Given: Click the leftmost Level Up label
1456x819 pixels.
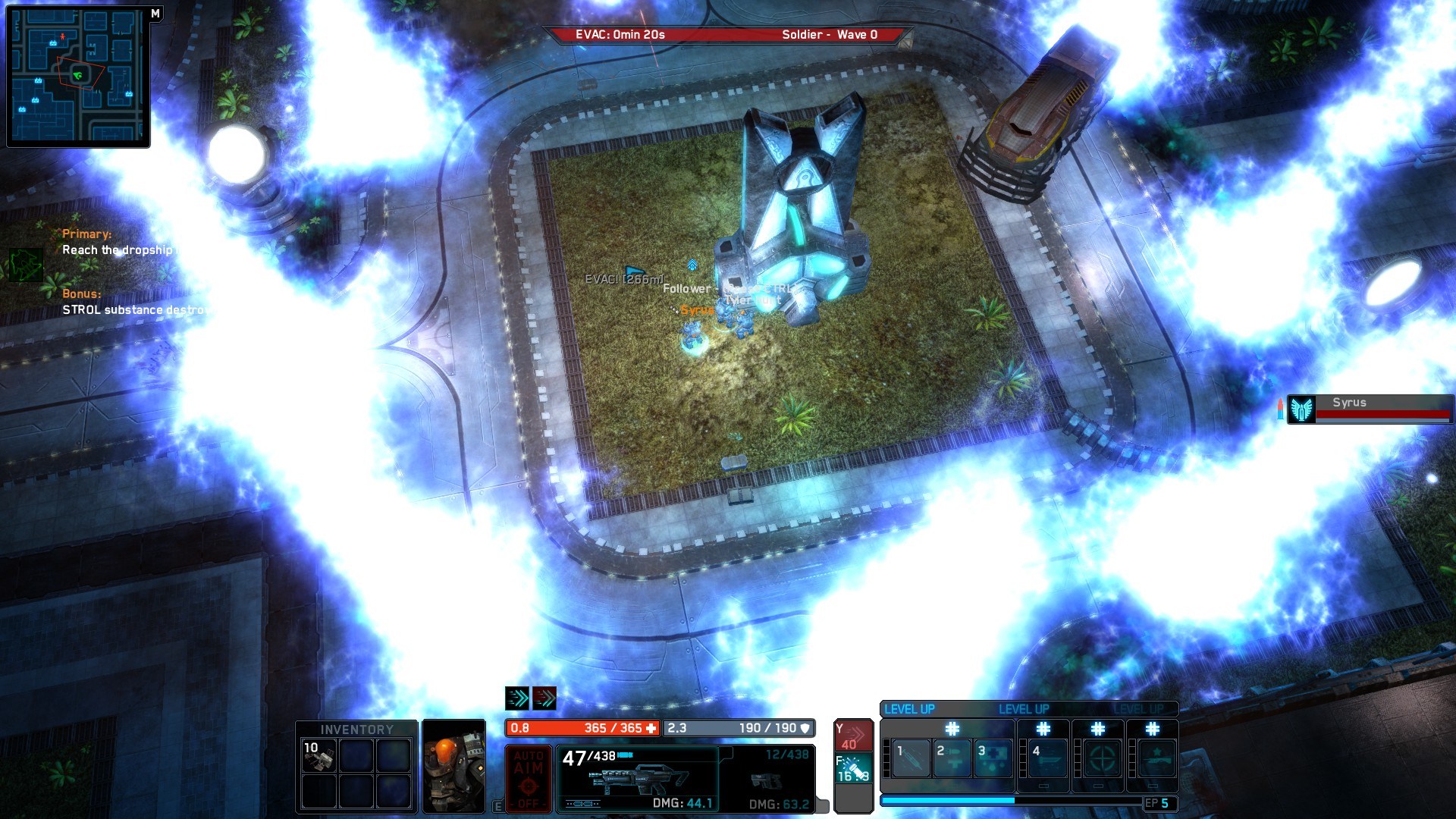Looking at the screenshot, I should [x=909, y=709].
